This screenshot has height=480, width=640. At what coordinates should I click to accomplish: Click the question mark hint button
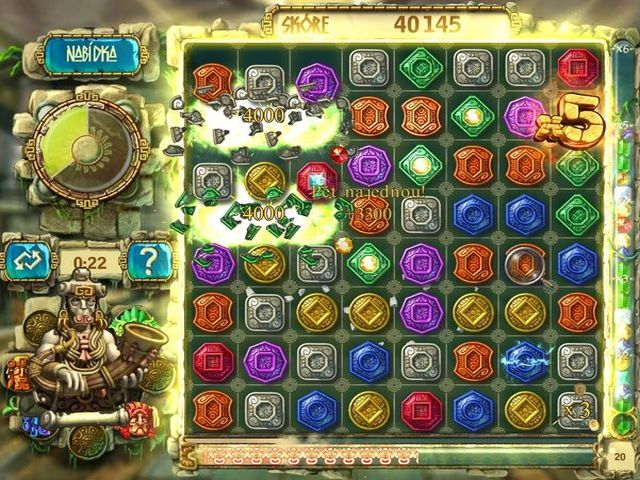tap(150, 262)
